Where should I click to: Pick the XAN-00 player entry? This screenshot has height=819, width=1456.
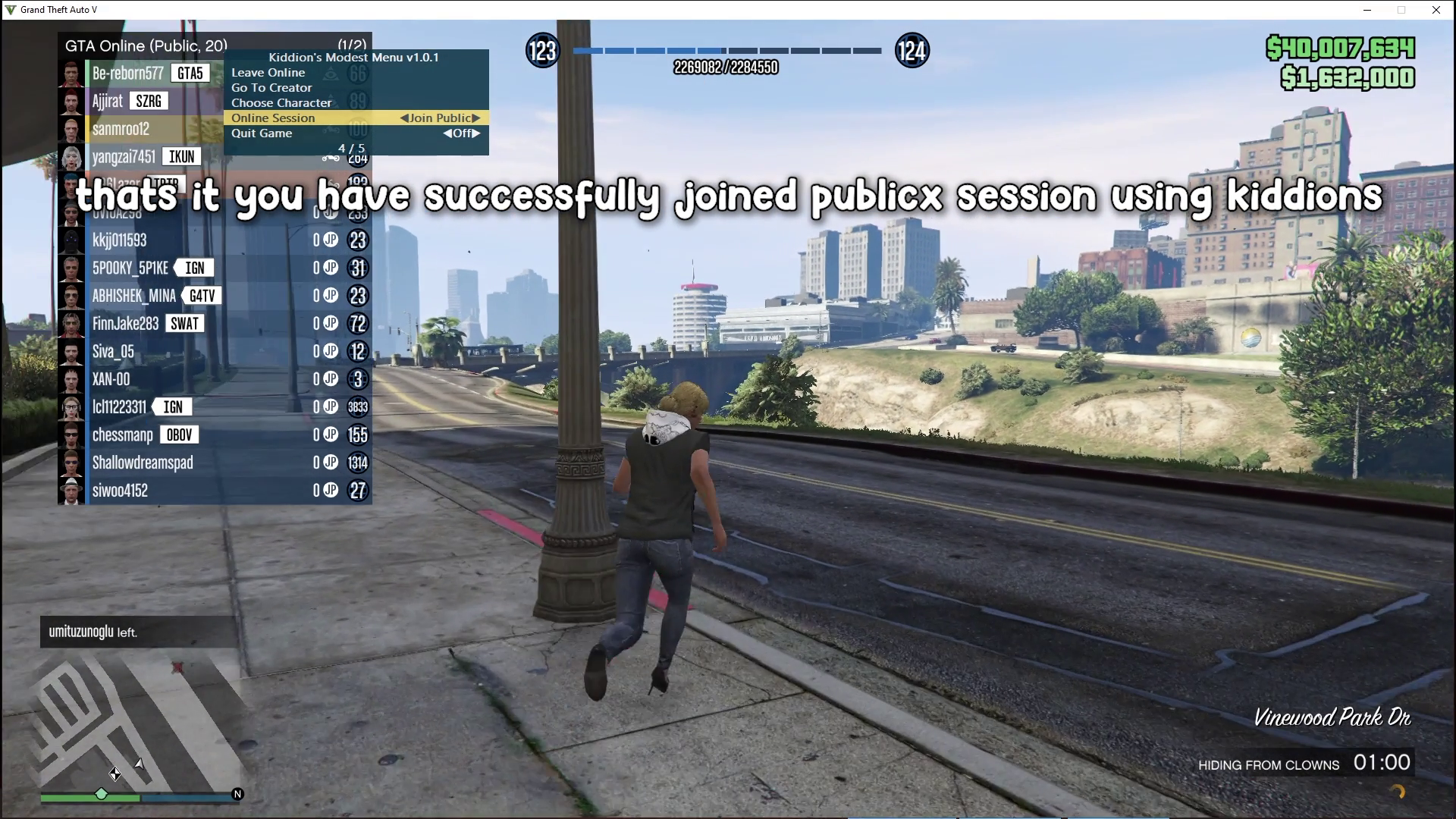point(111,379)
